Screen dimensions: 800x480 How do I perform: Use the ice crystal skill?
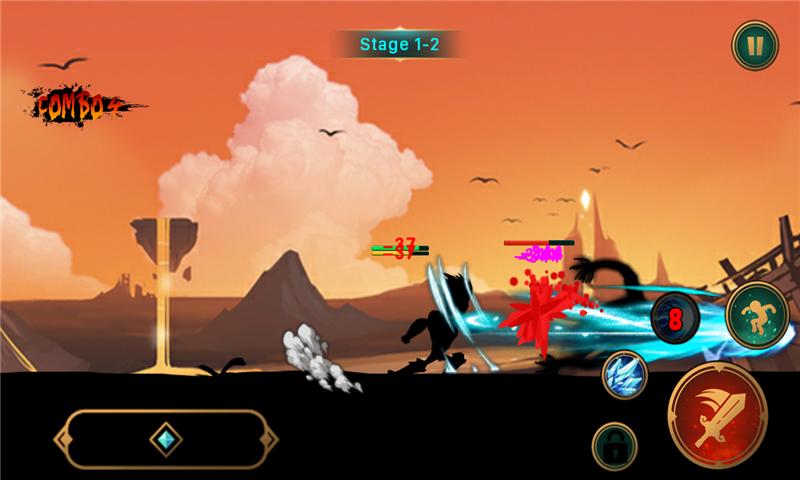point(625,375)
